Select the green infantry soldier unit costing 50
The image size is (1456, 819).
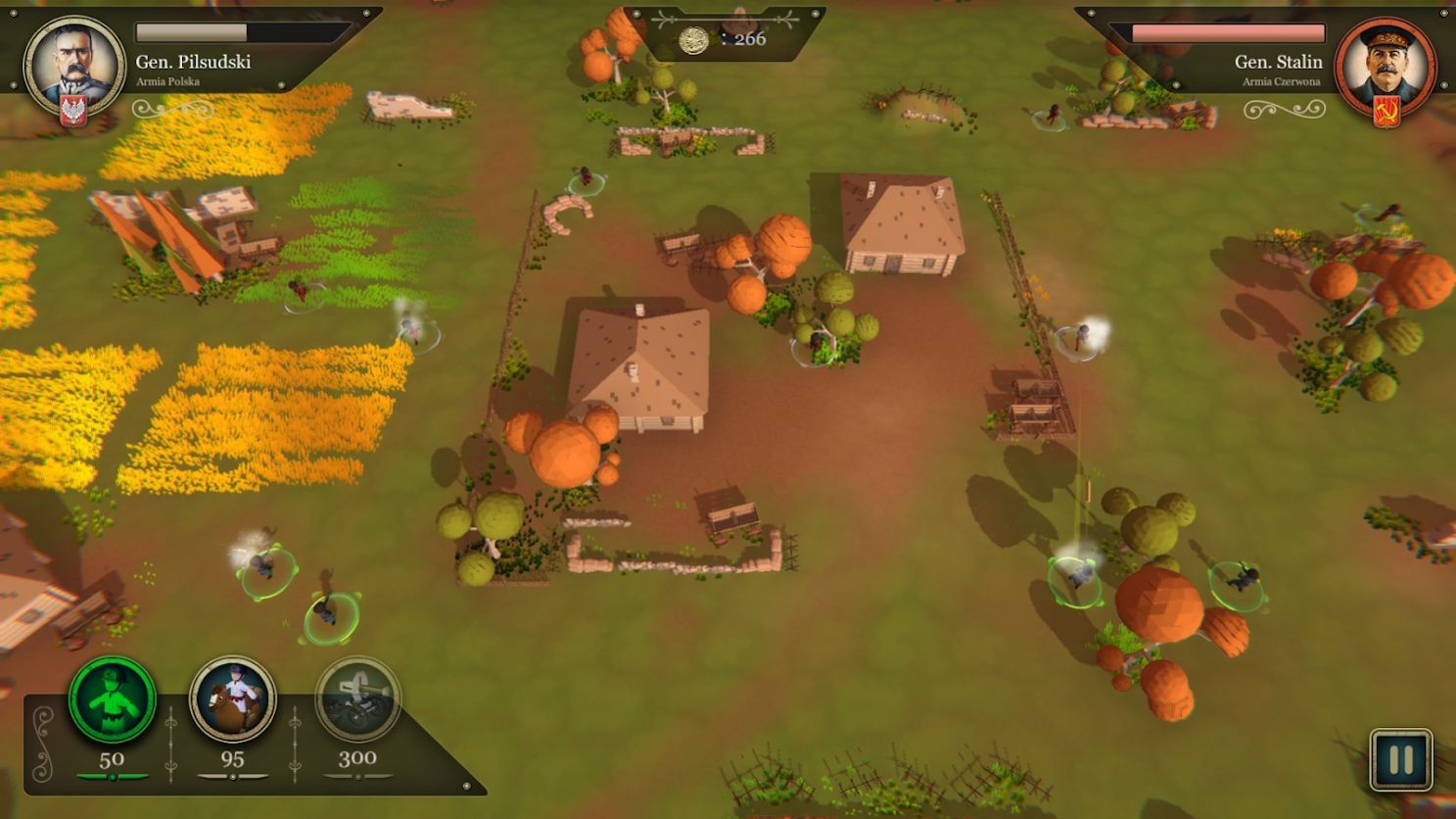[x=112, y=699]
